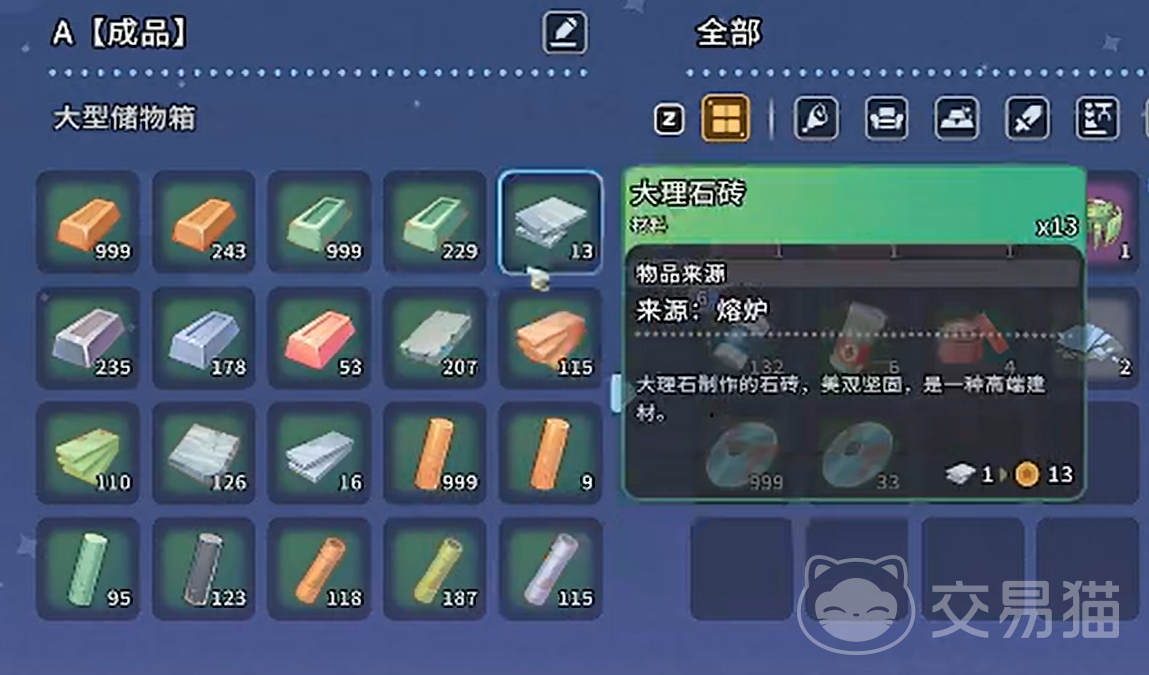Select the green plank stack of 110
Screen dimensions: 1149x675
pos(88,453)
